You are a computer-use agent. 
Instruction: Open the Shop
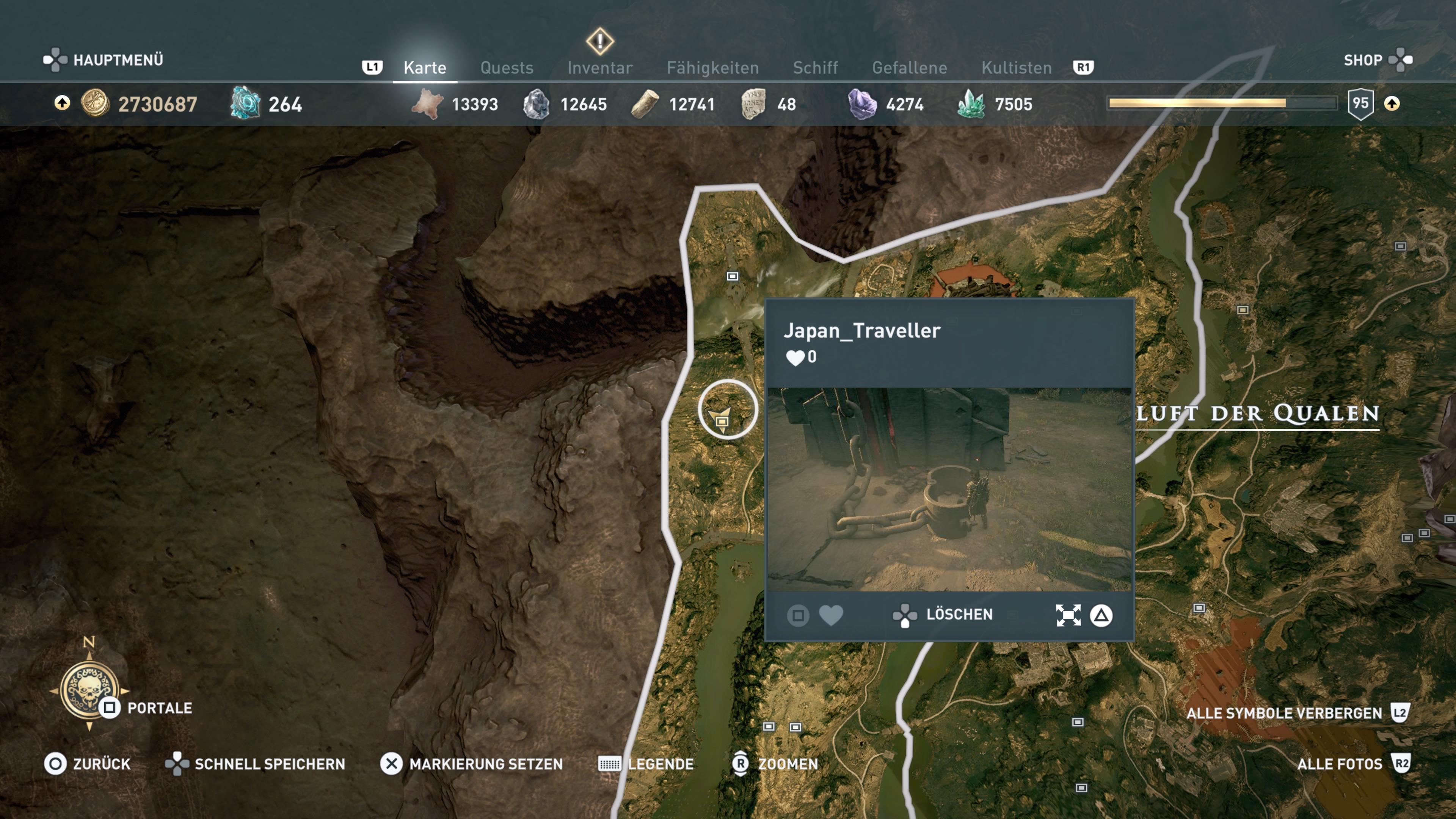[x=1377, y=60]
